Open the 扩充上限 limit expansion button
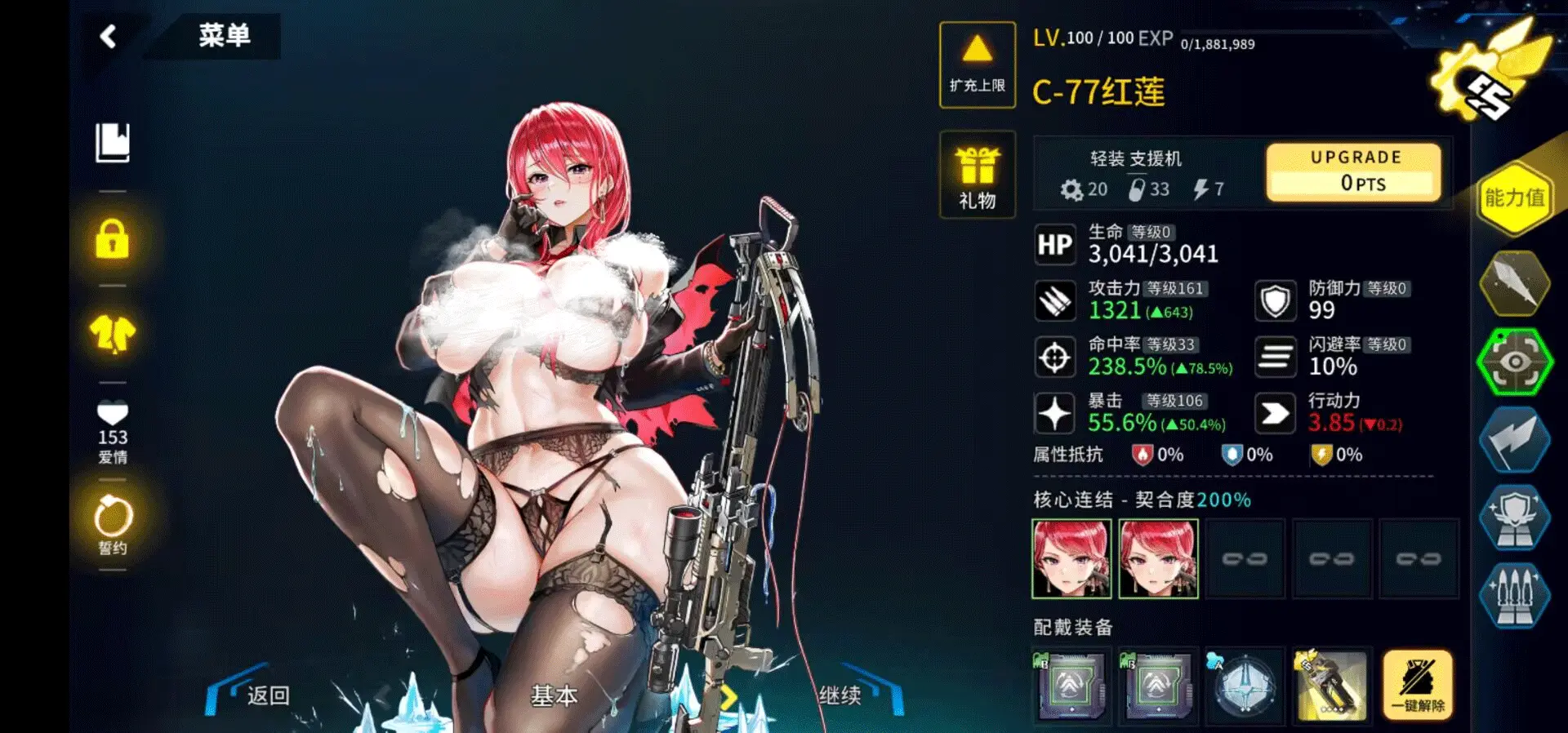The height and width of the screenshot is (733, 1568). click(x=977, y=64)
